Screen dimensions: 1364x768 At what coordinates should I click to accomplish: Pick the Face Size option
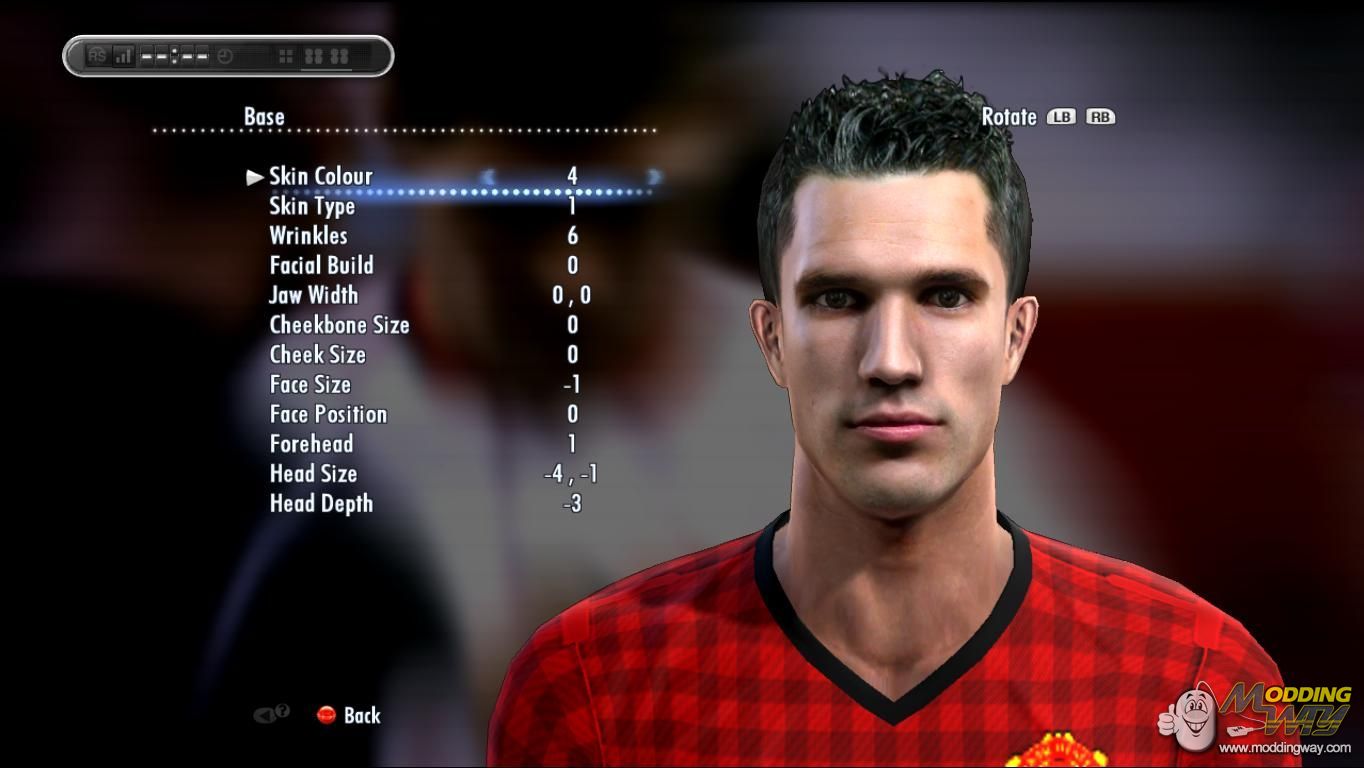(310, 385)
